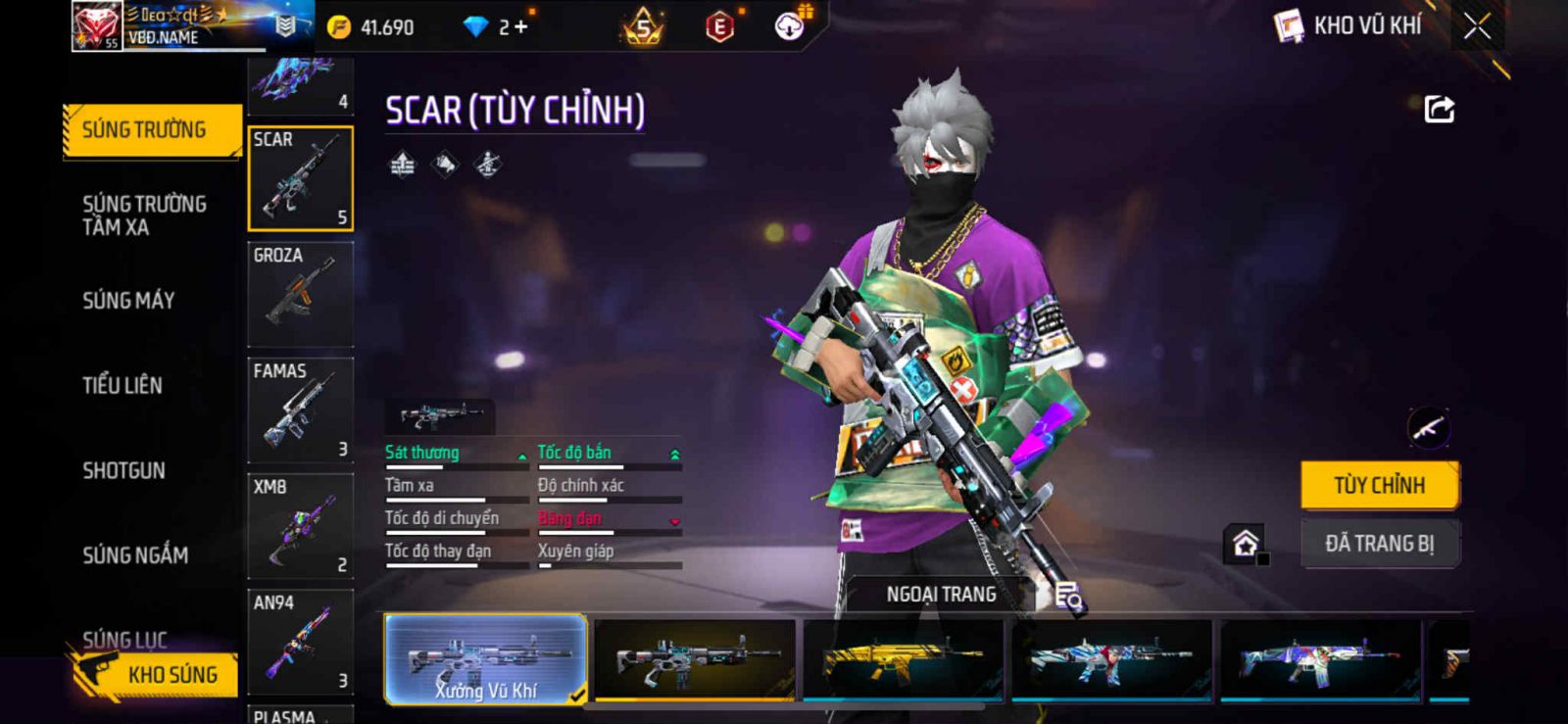1568x724 pixels.
Task: Switch to the Shotgun category
Action: click(x=123, y=470)
